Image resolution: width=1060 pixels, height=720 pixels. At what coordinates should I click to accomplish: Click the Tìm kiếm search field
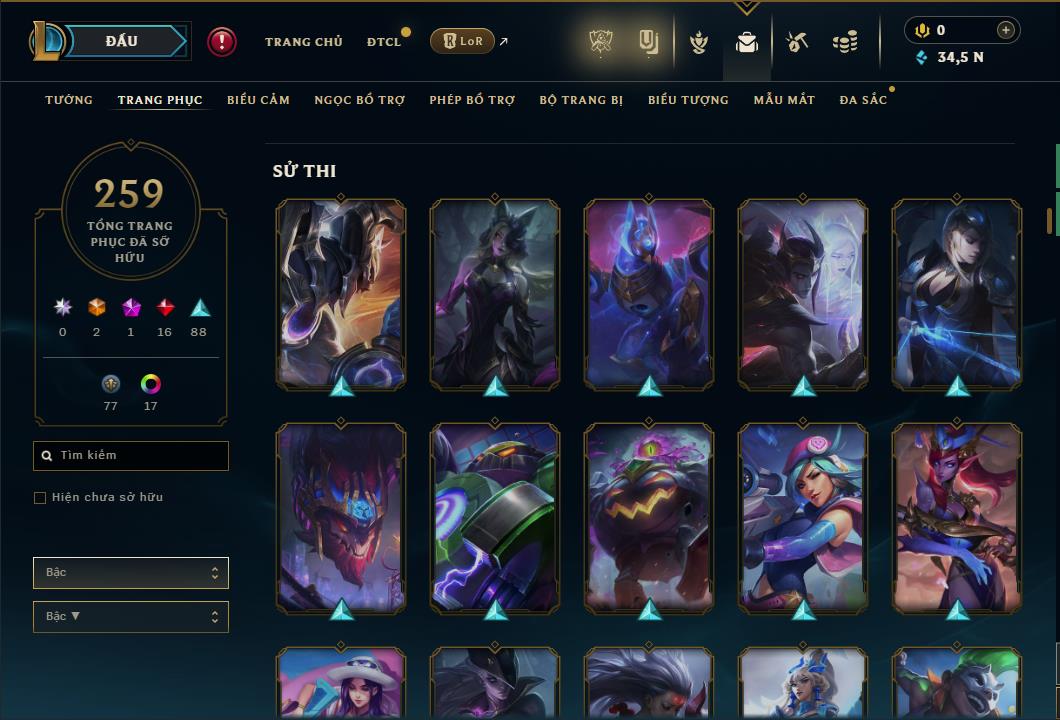(131, 456)
